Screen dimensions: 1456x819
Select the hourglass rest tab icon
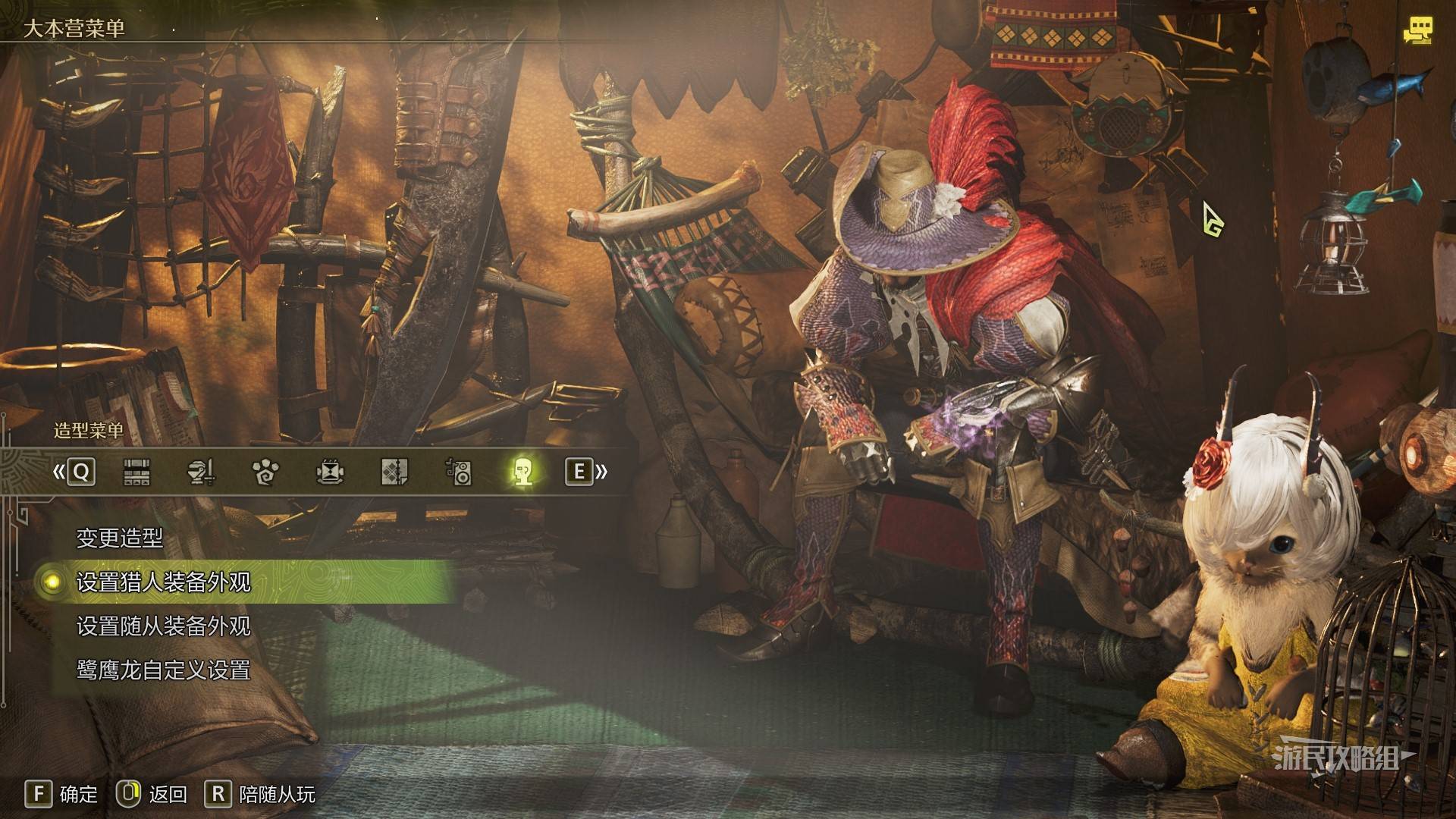(329, 472)
